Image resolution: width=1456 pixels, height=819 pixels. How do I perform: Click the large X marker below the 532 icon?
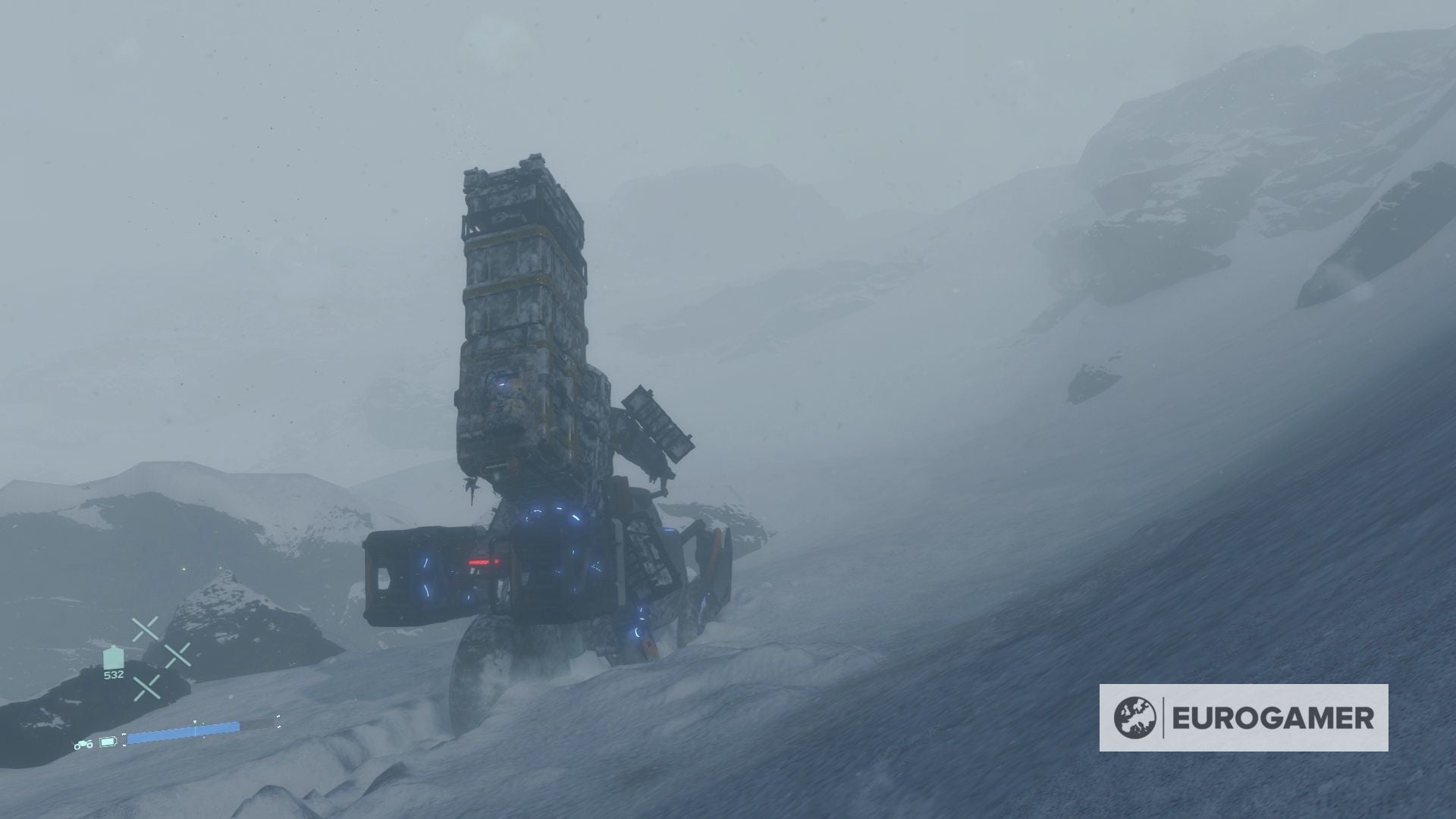146,689
